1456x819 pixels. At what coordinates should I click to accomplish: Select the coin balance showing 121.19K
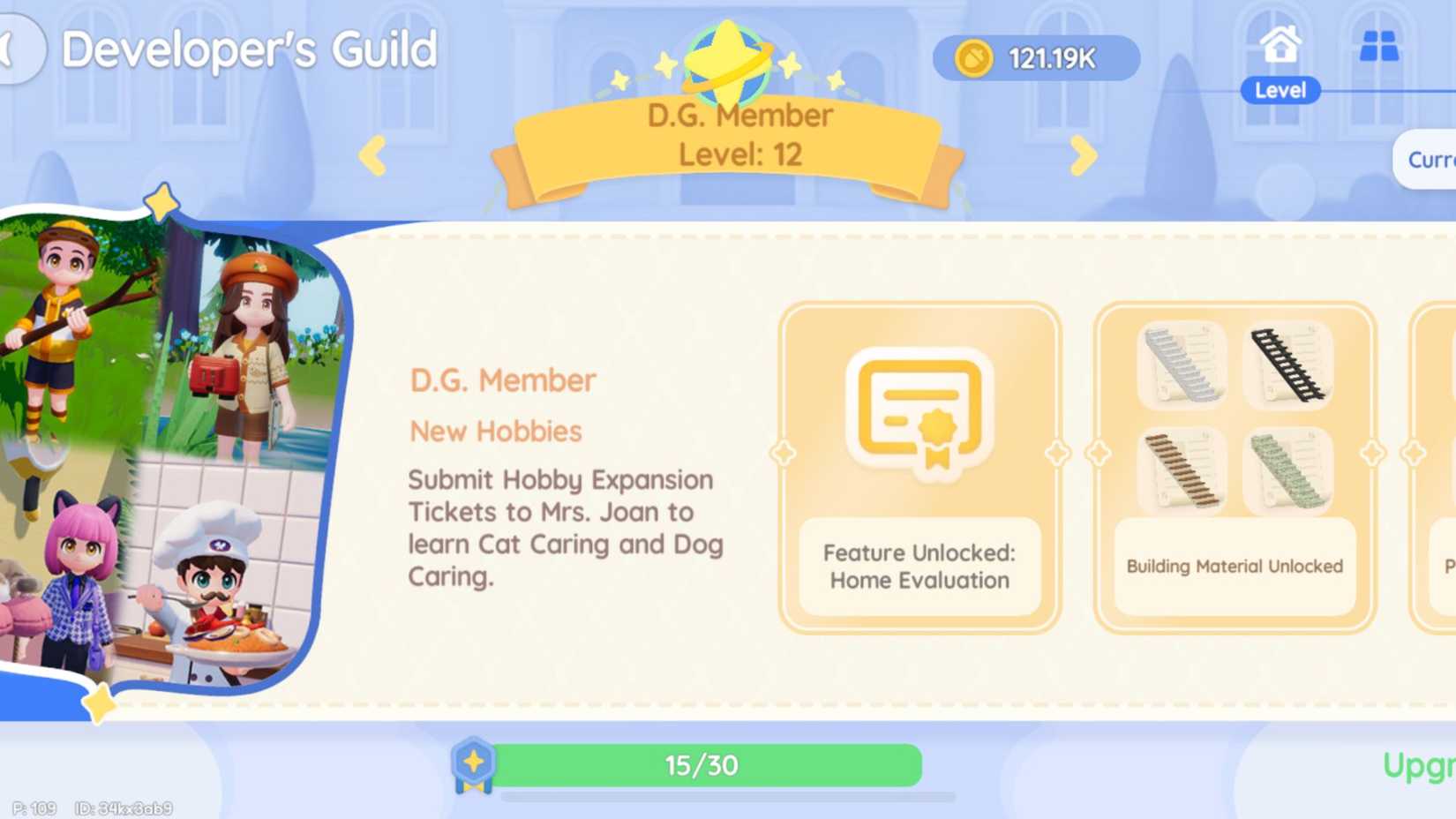[1037, 56]
